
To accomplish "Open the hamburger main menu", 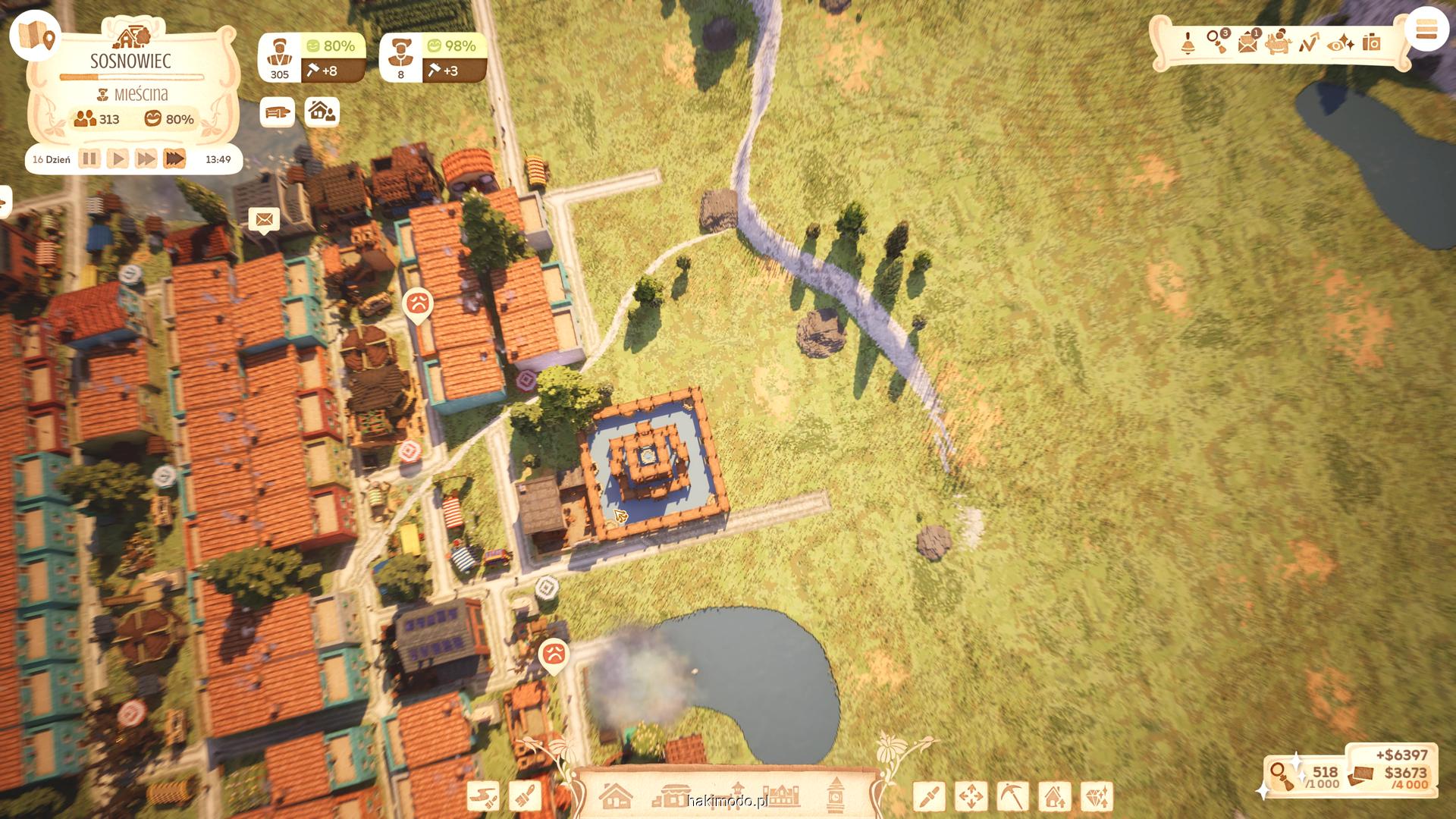I will pyautogui.click(x=1426, y=30).
